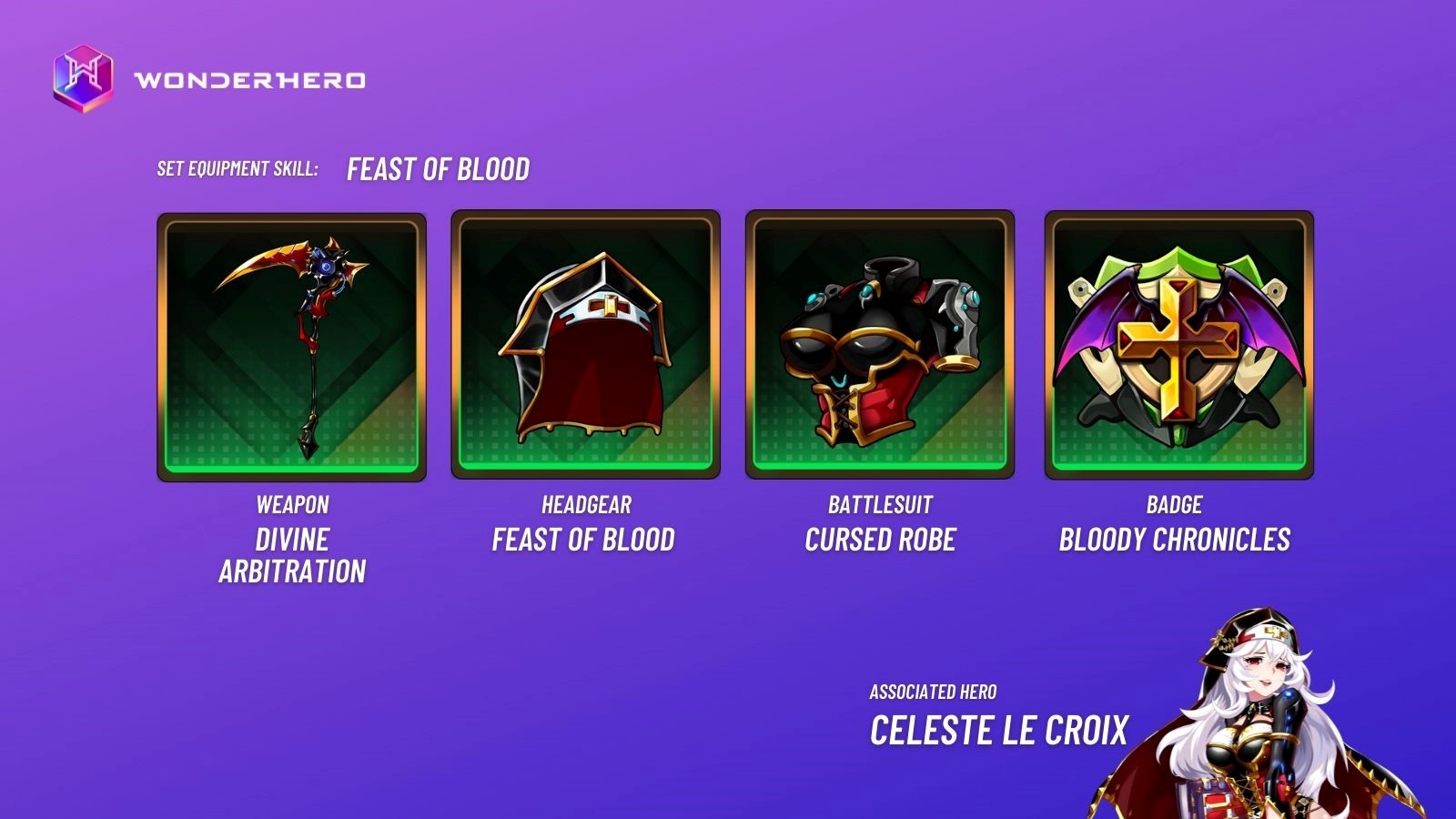The width and height of the screenshot is (1456, 819).
Task: Select the Cursed Robe battlesuit slot
Action: click(x=879, y=345)
